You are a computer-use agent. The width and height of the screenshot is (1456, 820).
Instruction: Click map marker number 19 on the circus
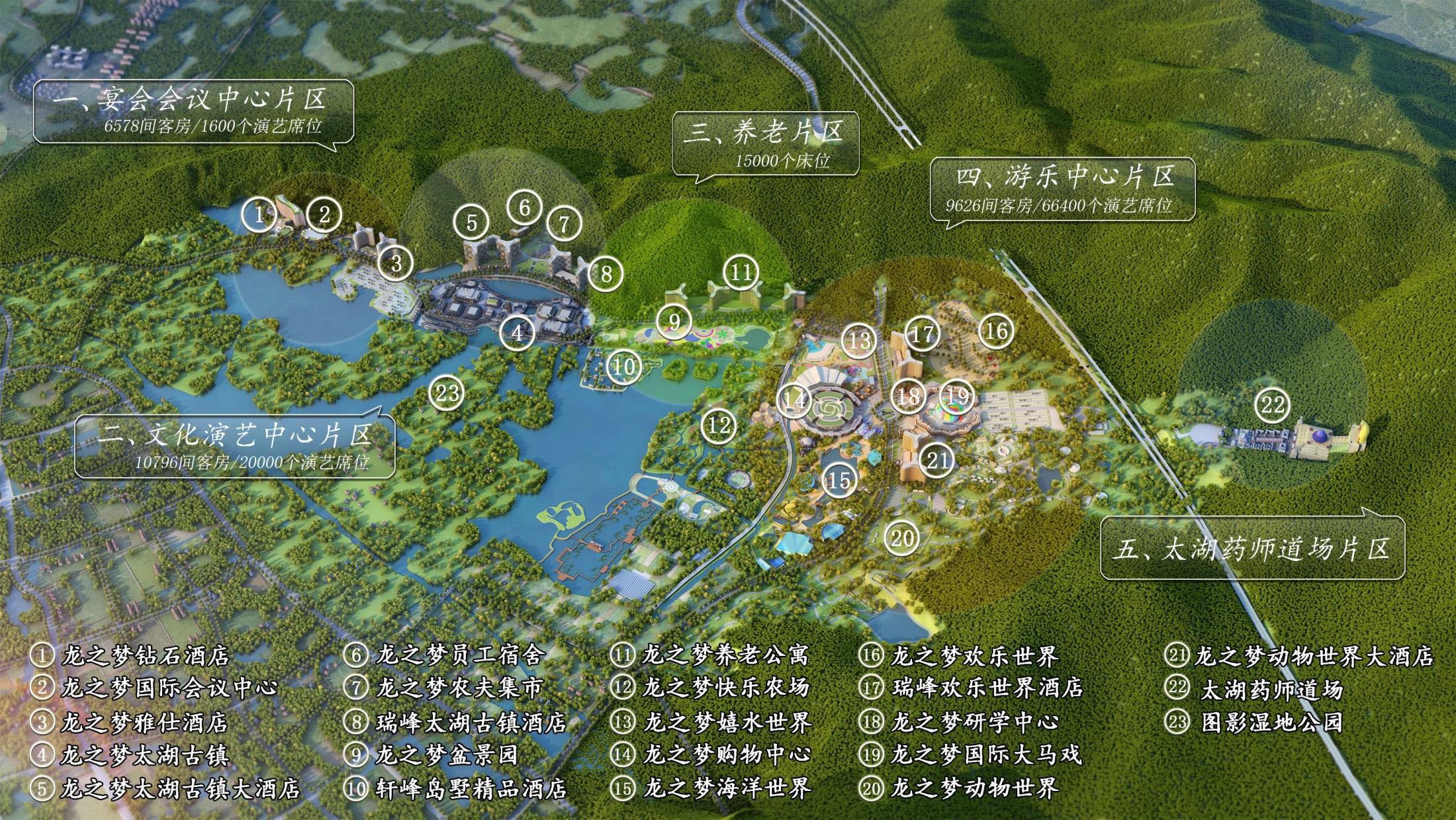point(958,396)
